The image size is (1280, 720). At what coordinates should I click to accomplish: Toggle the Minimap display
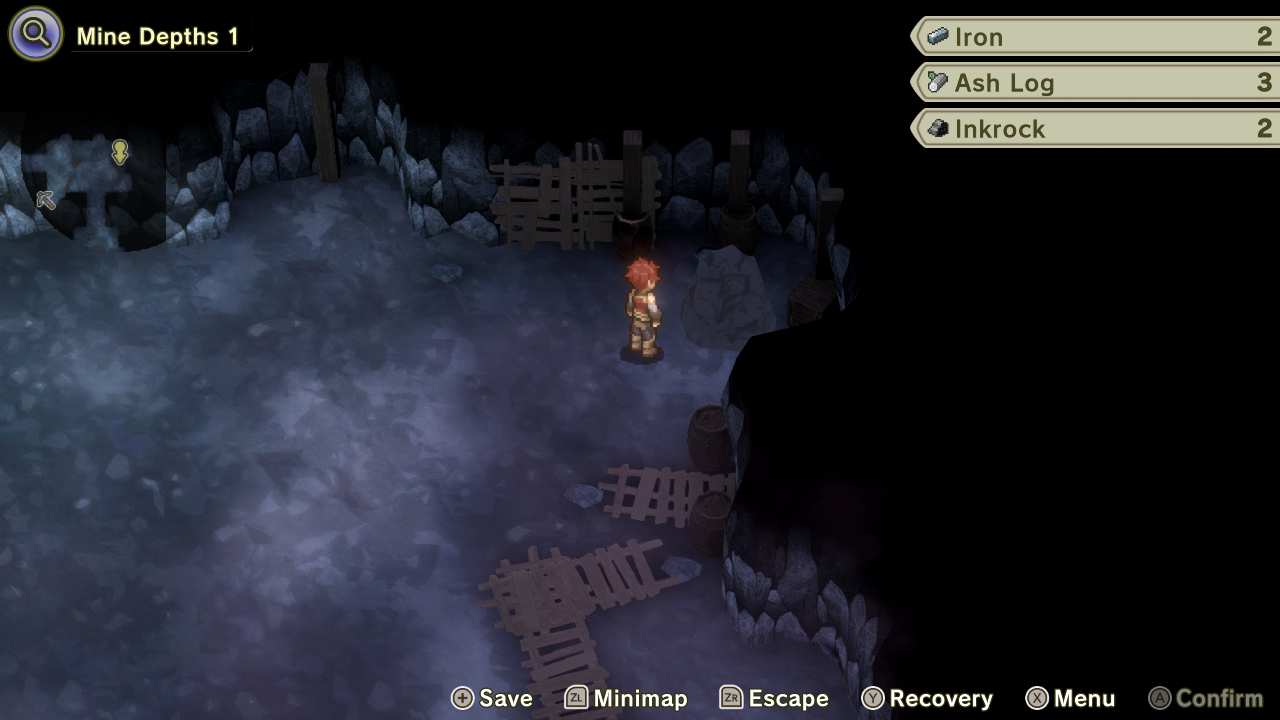[x=640, y=698]
